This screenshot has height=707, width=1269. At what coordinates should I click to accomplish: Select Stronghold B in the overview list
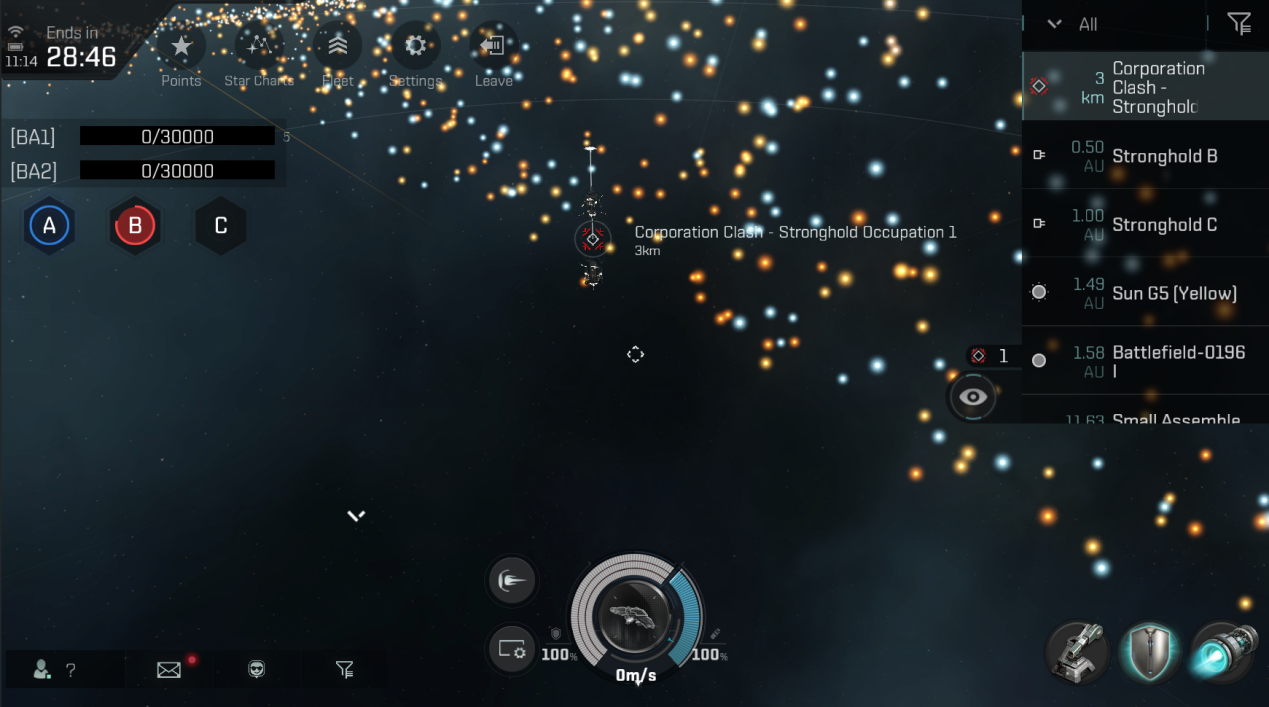[1145, 156]
